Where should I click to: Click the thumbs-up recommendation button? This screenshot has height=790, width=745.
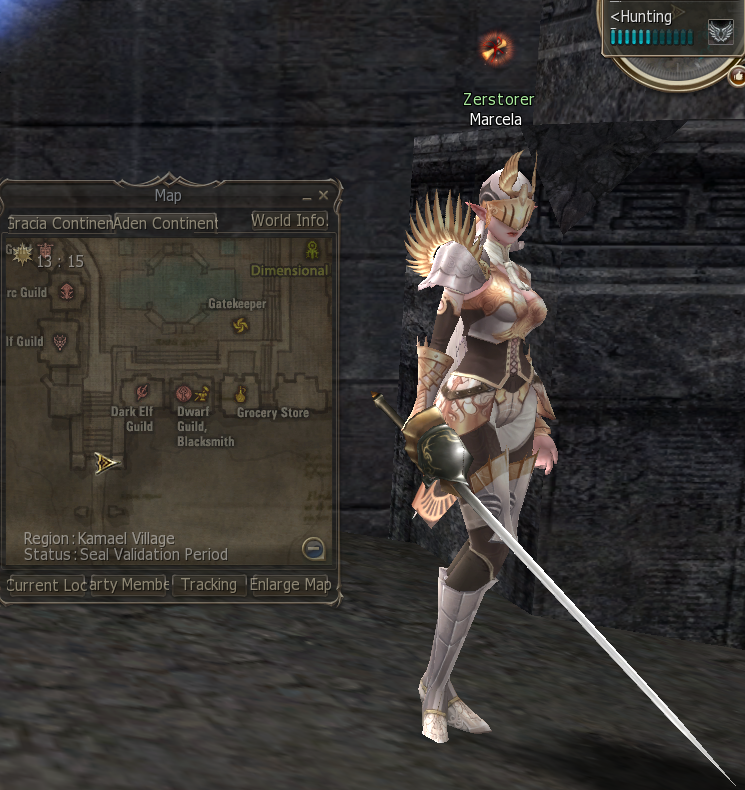pos(737,75)
